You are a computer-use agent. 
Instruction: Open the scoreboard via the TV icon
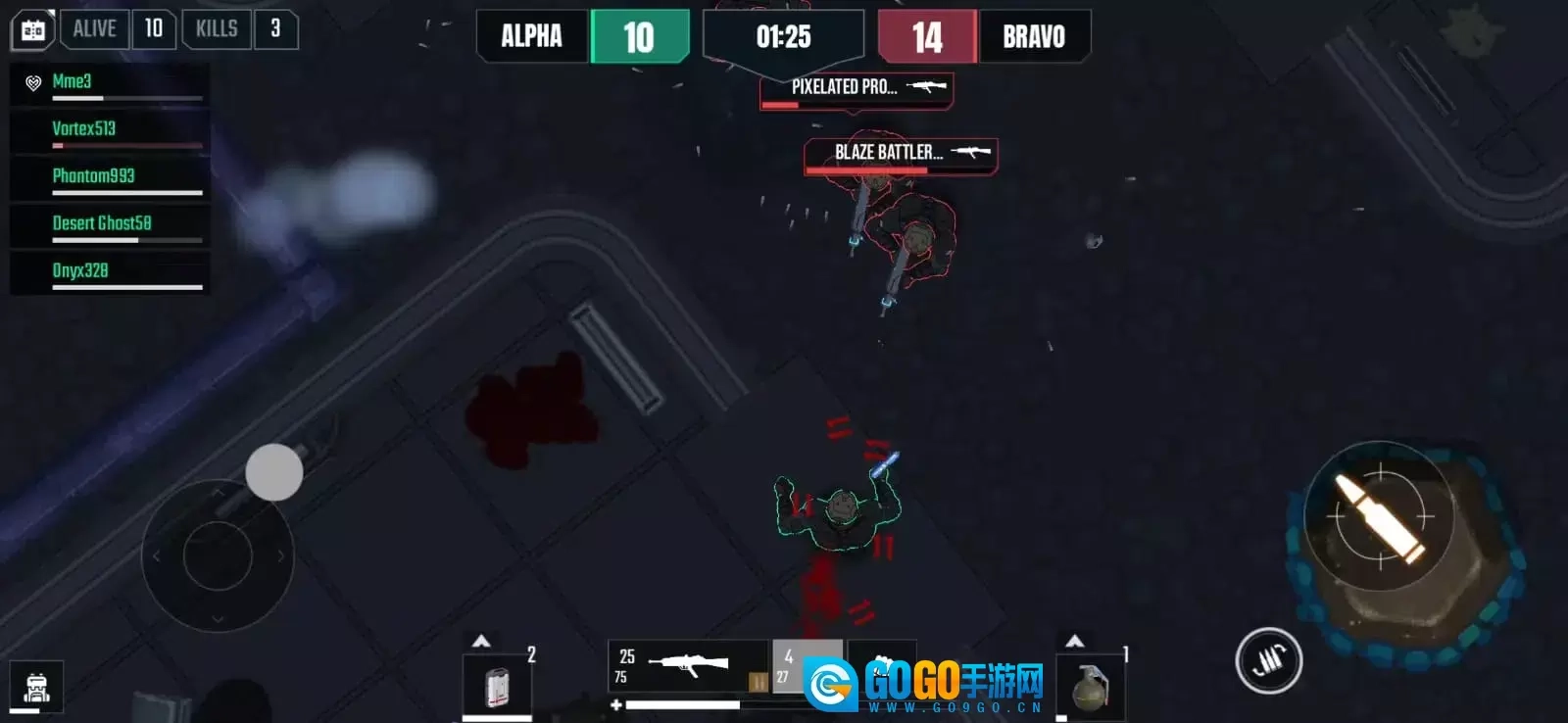click(34, 29)
